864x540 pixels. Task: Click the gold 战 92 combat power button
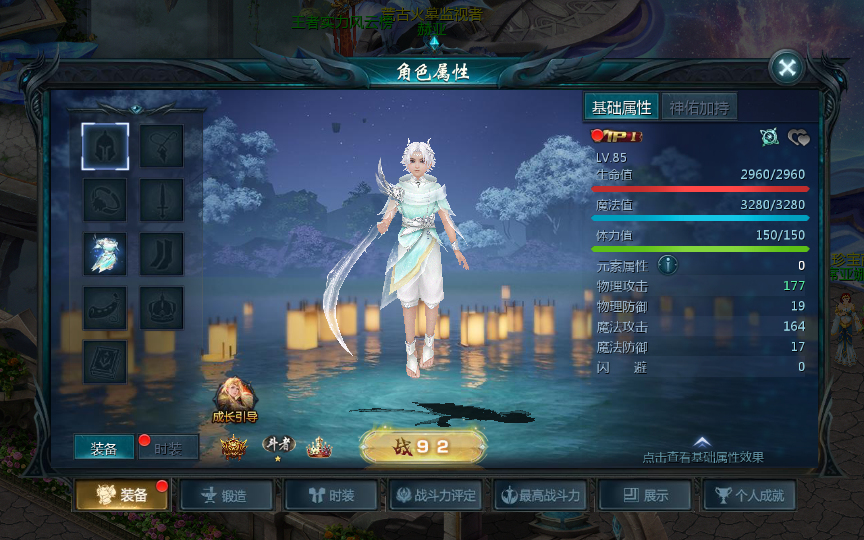coord(423,446)
